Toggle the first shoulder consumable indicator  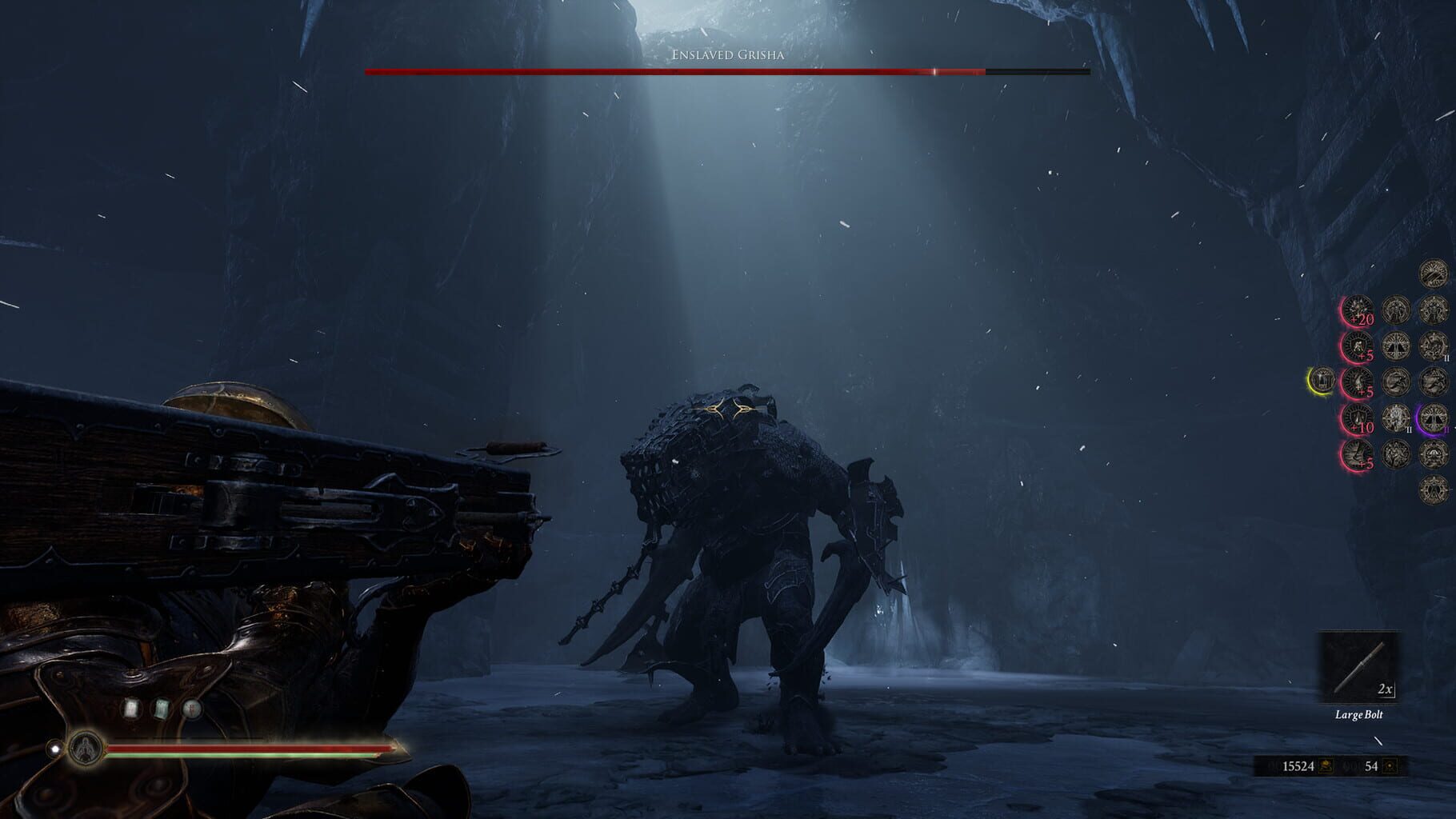click(131, 708)
